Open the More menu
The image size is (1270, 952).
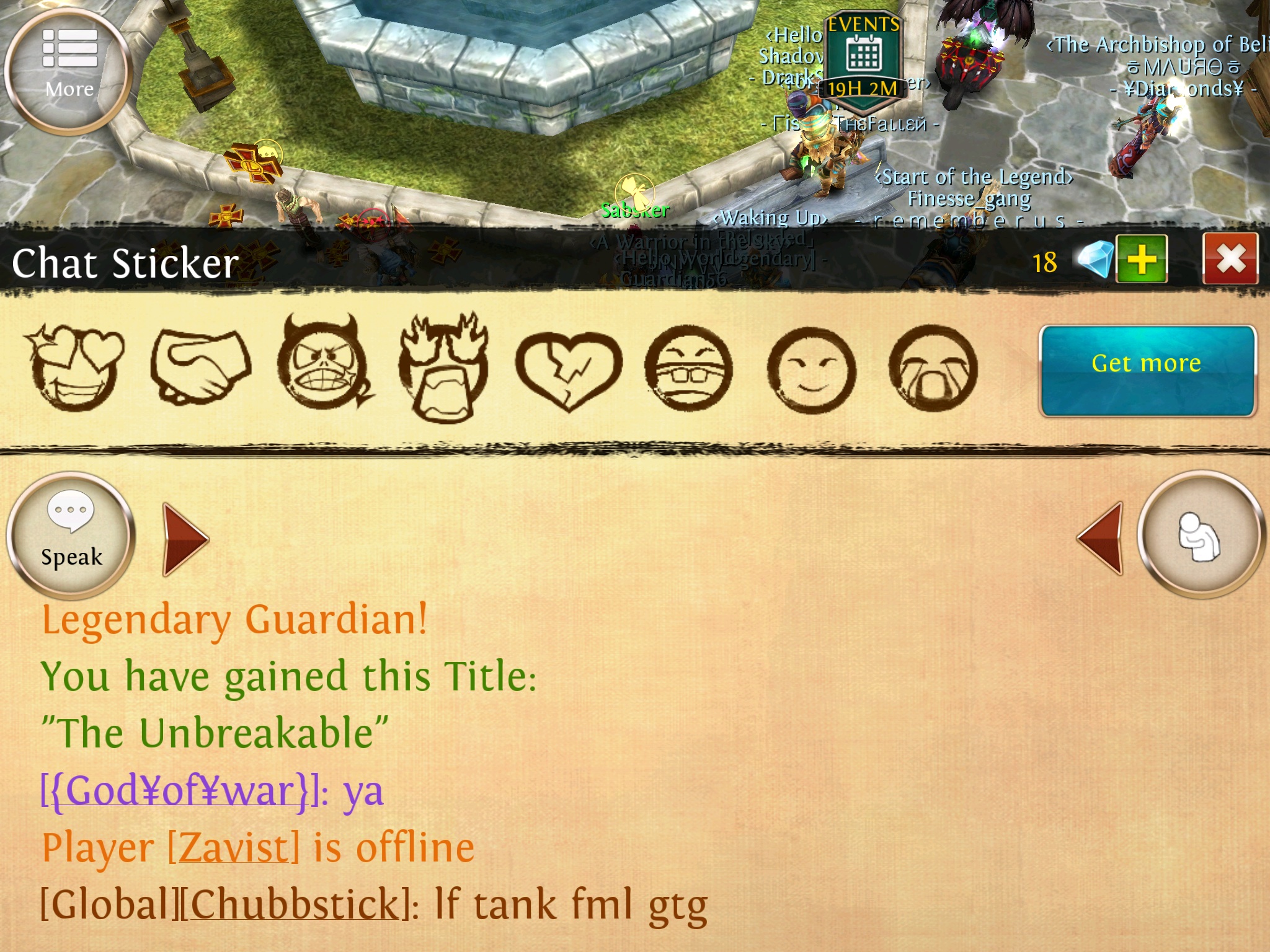point(68,71)
